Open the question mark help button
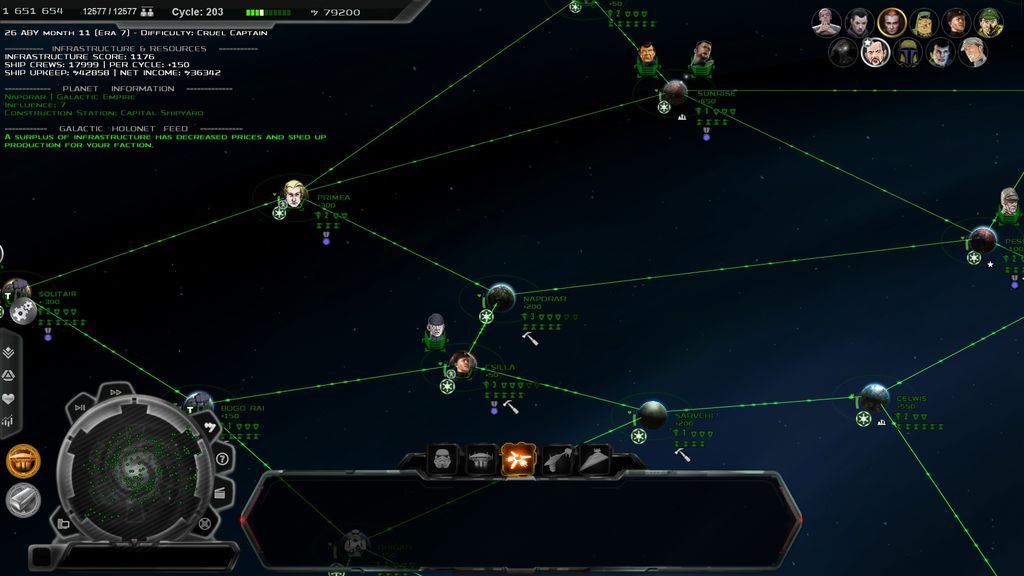This screenshot has width=1024, height=576. coord(222,459)
